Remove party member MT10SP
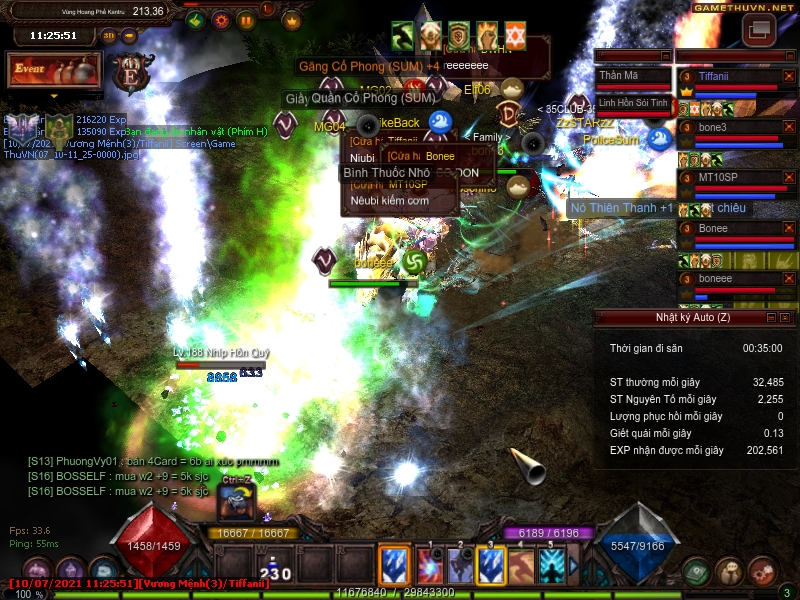The width and height of the screenshot is (800, 600). click(787, 178)
